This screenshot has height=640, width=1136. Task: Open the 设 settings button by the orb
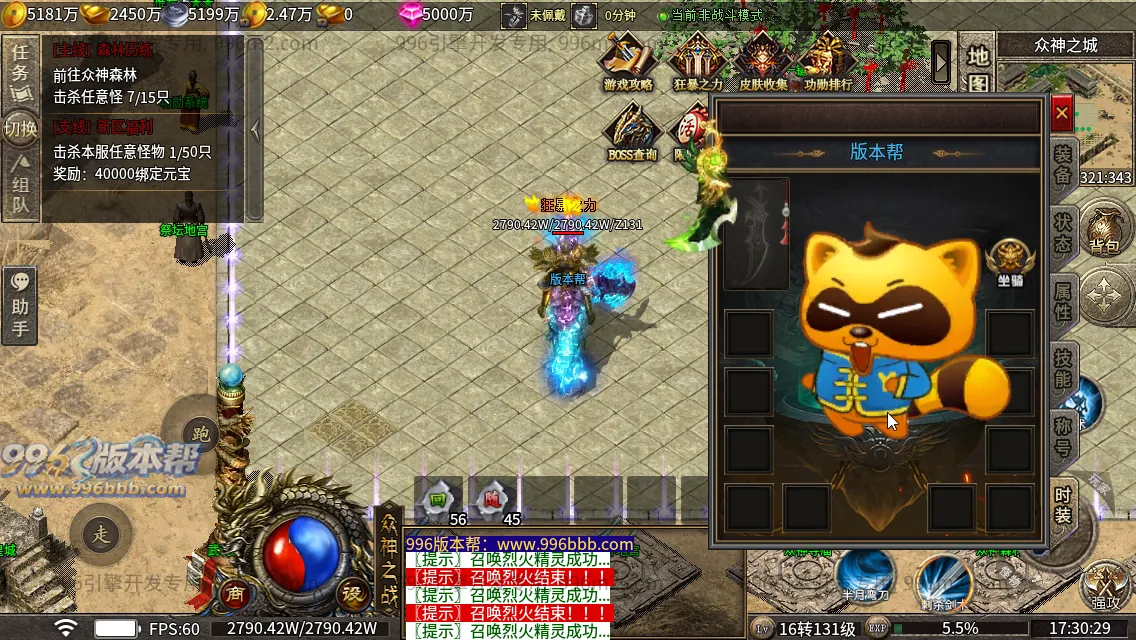click(351, 591)
